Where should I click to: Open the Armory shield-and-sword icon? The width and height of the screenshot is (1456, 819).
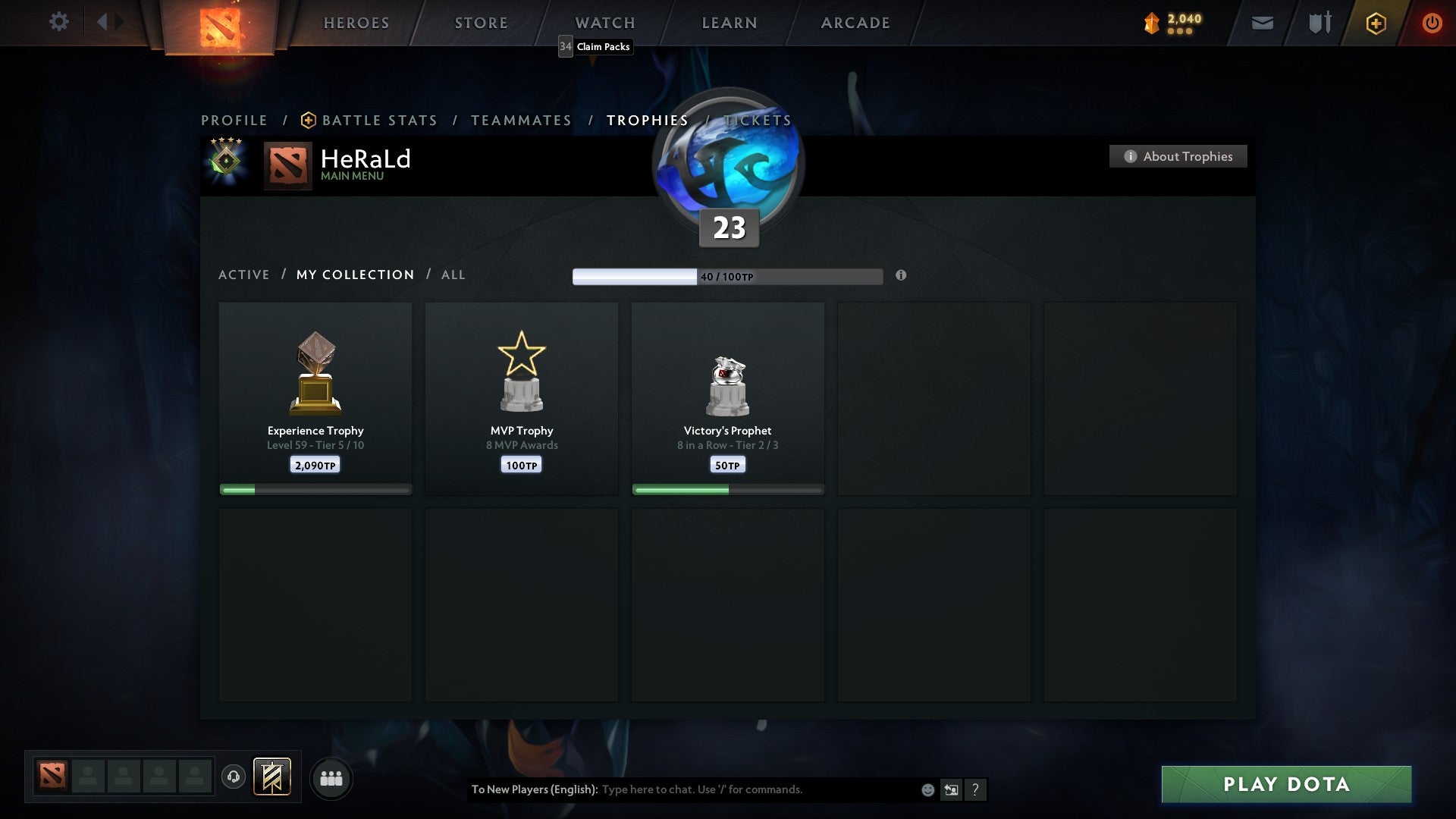[1319, 23]
